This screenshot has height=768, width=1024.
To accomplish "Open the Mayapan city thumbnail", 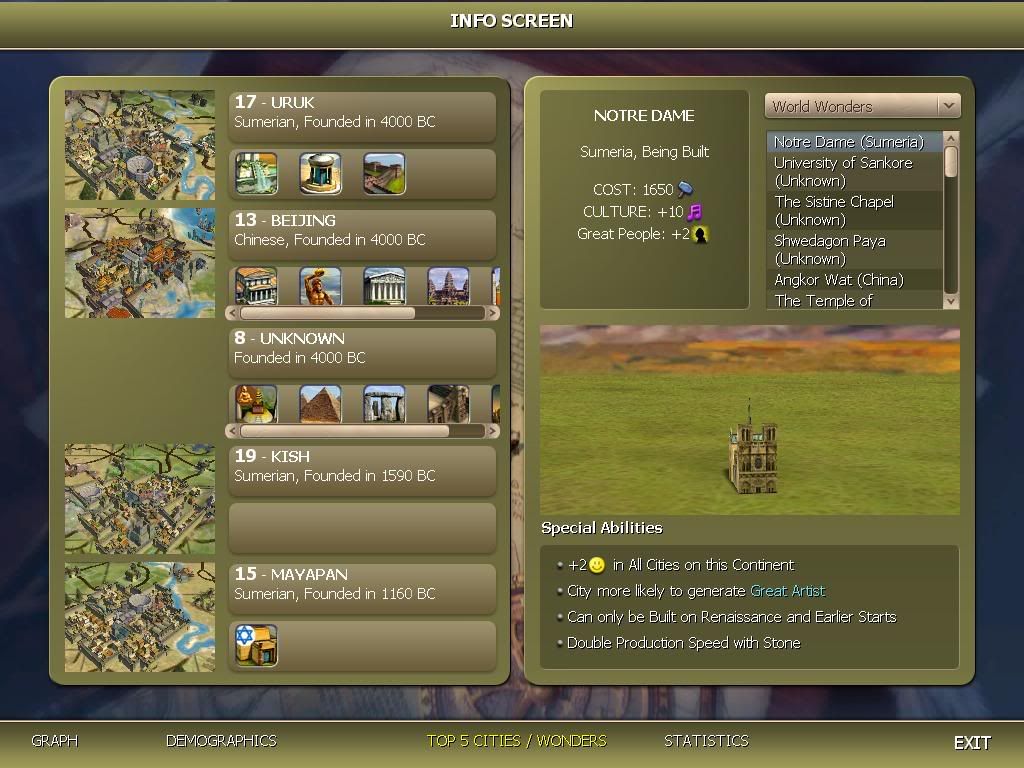I will 140,617.
